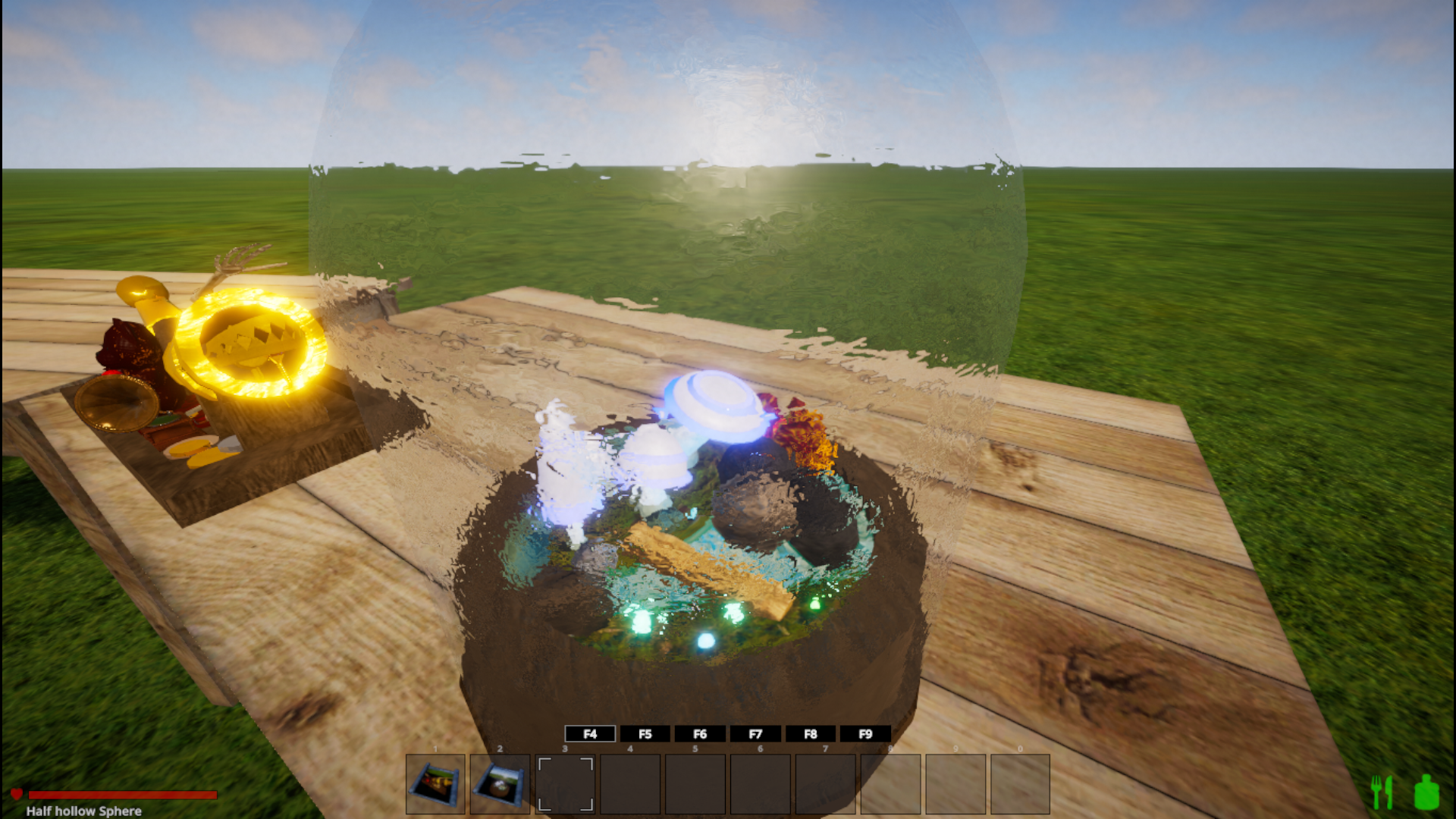Click the green bottle thirst icon

[x=1426, y=792]
